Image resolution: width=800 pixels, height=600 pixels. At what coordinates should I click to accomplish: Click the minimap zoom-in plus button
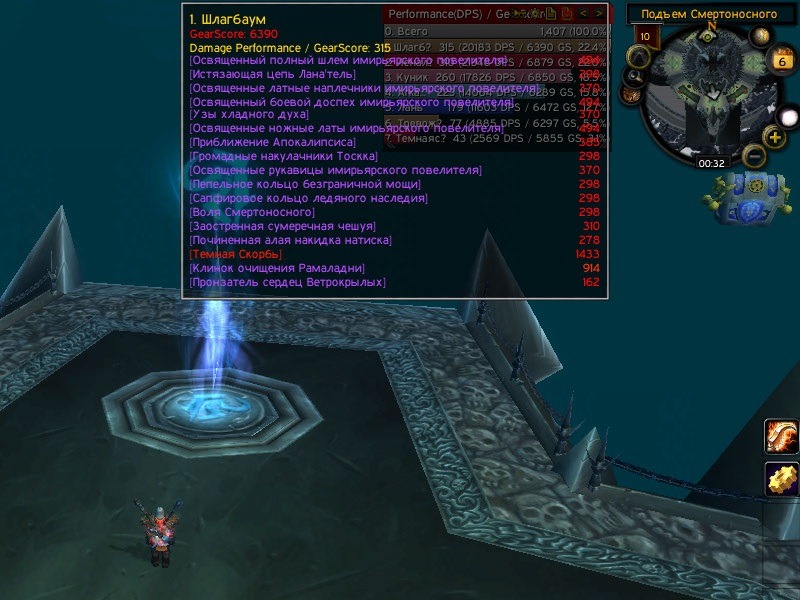774,137
